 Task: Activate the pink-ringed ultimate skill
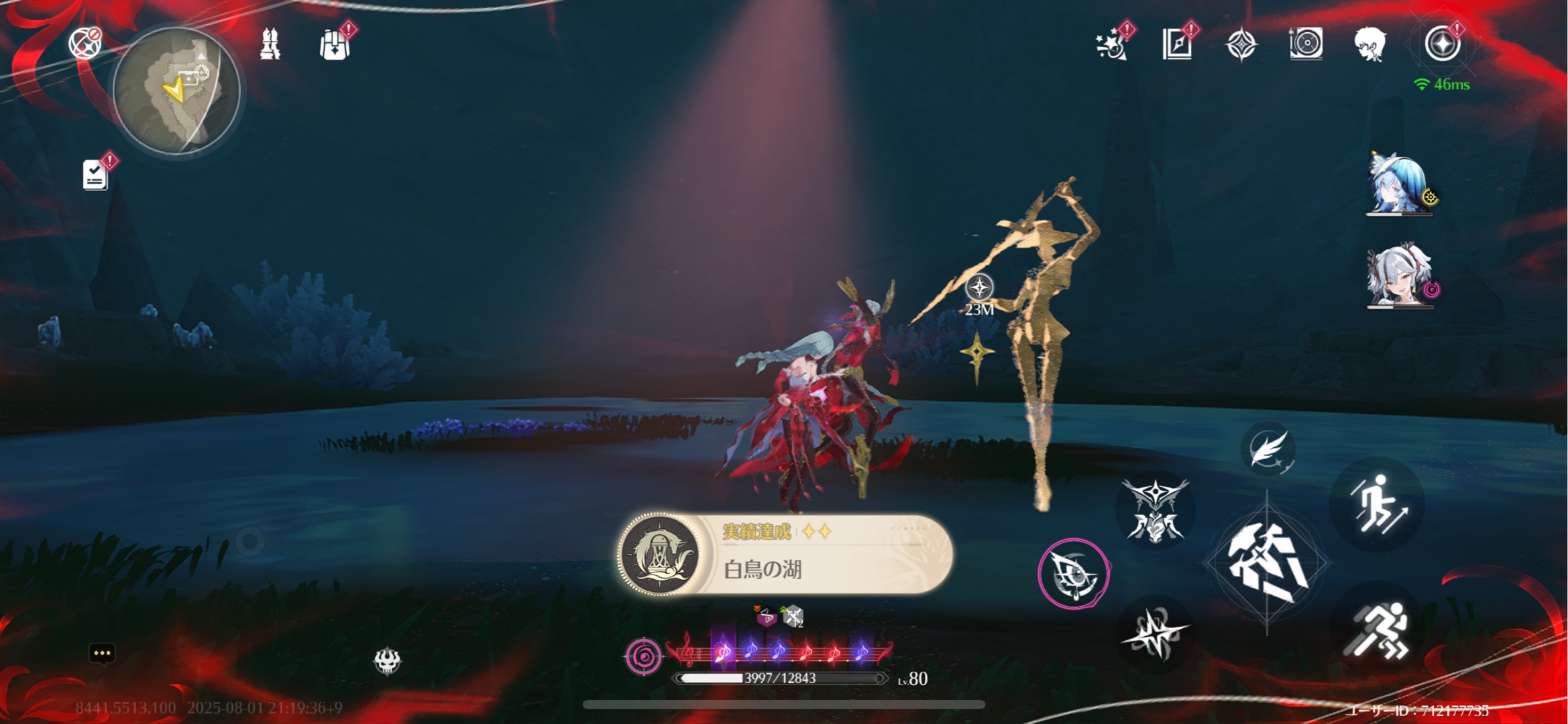pos(1073,574)
